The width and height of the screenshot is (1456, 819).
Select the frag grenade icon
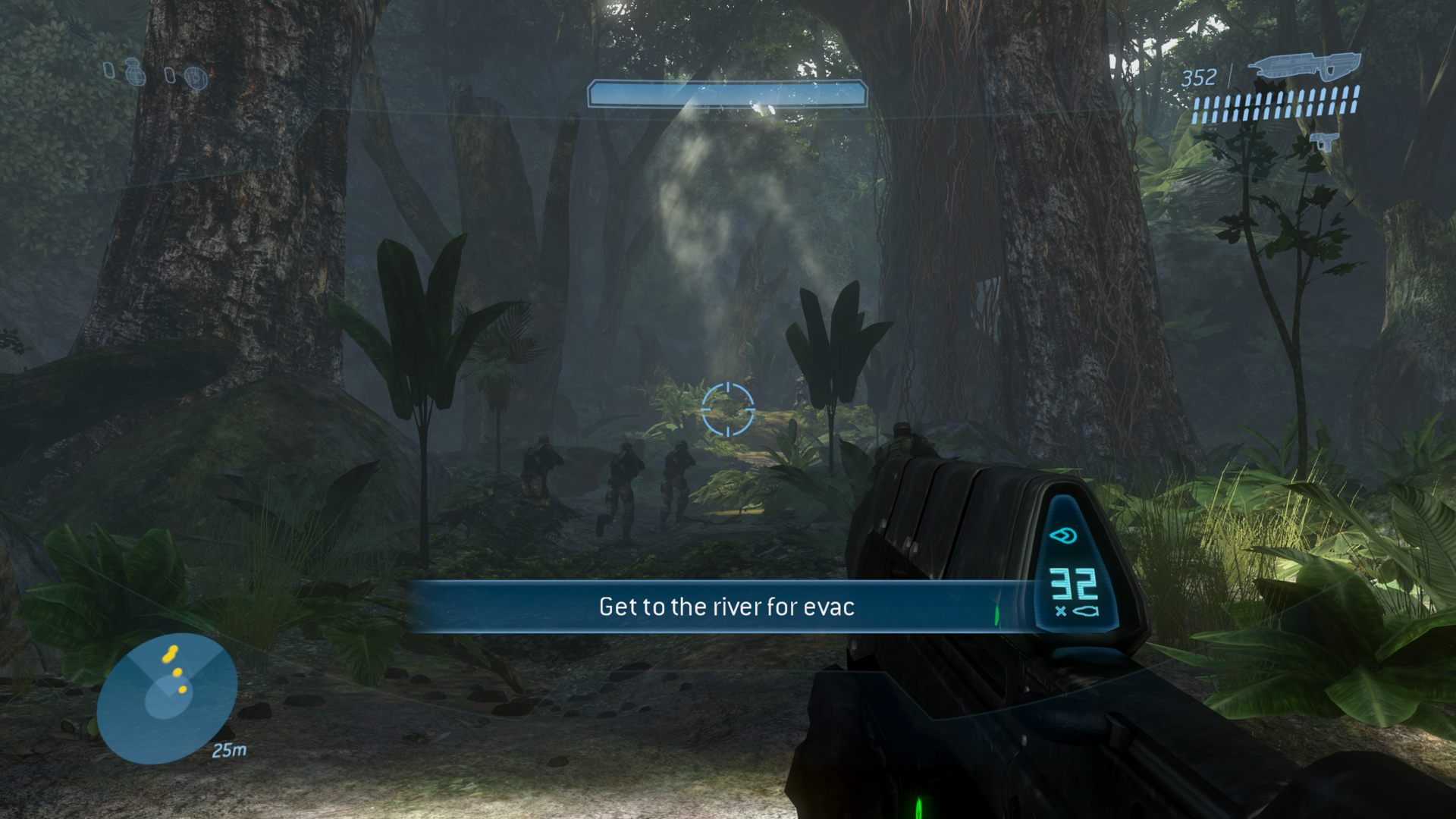(136, 73)
